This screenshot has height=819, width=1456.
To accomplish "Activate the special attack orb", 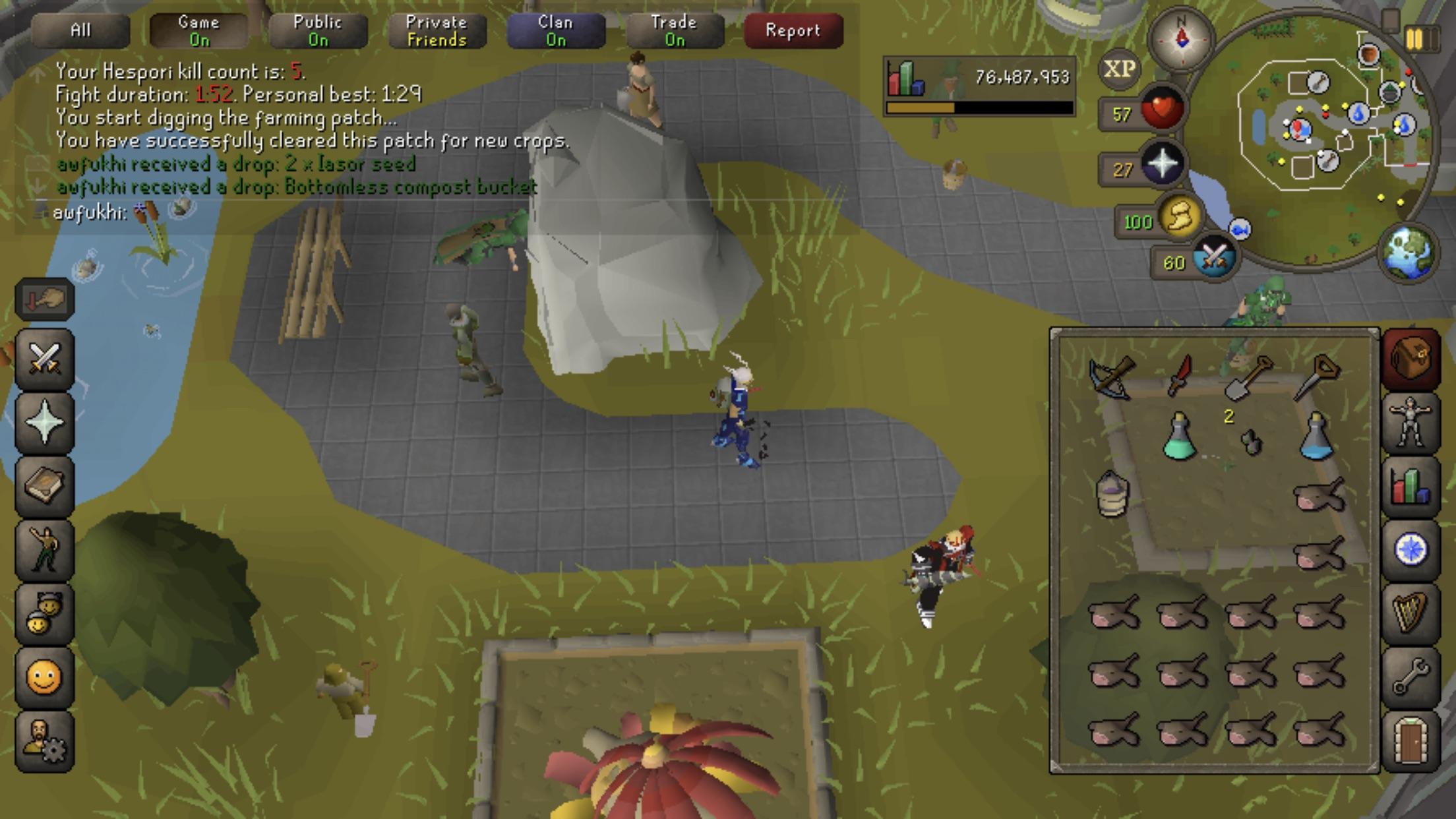I will pyautogui.click(x=1215, y=258).
